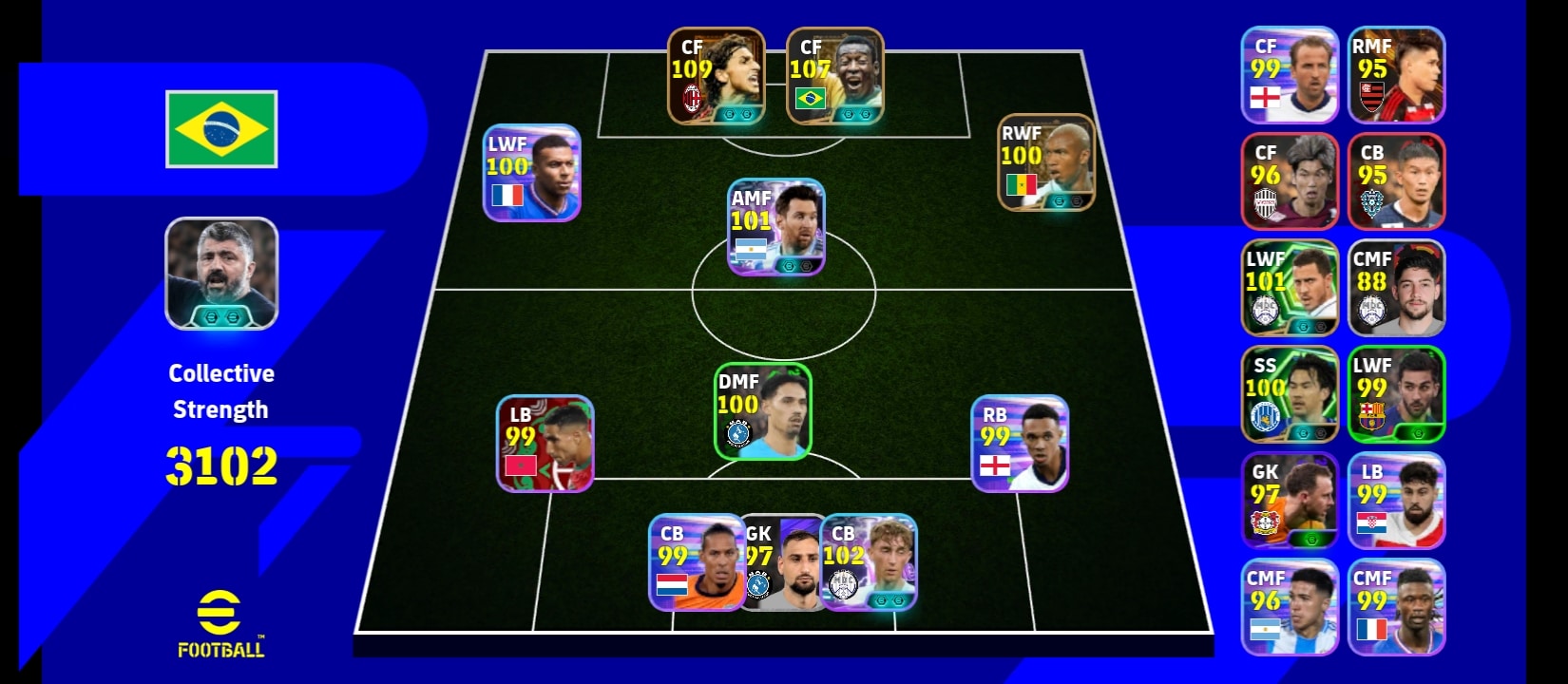This screenshot has height=684, width=1568.
Task: Choose the LWF 100 France player card
Action: [531, 173]
